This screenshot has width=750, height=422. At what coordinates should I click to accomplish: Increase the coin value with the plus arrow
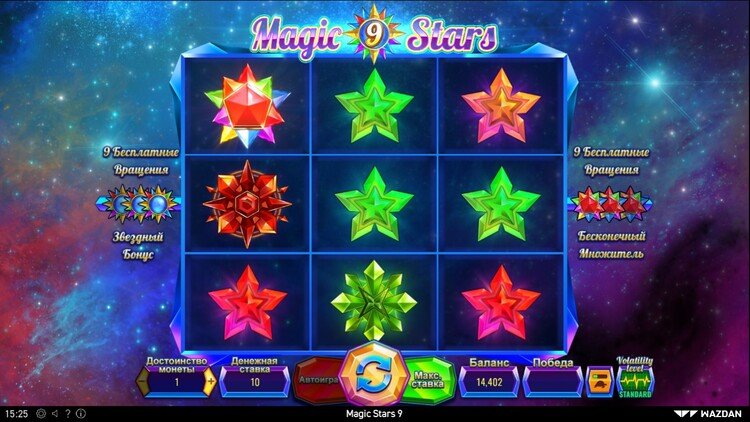pos(209,381)
